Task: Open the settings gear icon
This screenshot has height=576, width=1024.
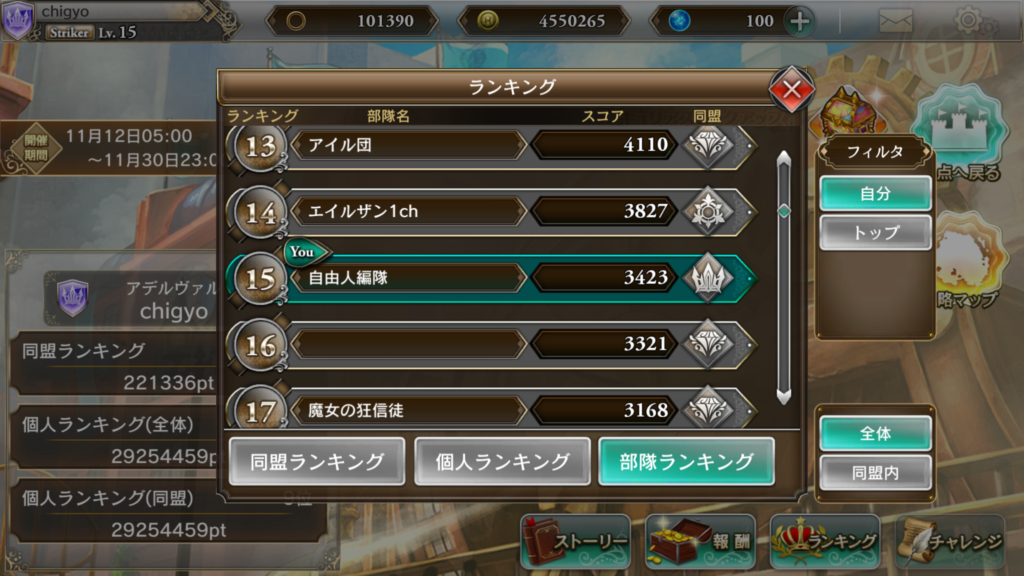Action: coord(968,20)
